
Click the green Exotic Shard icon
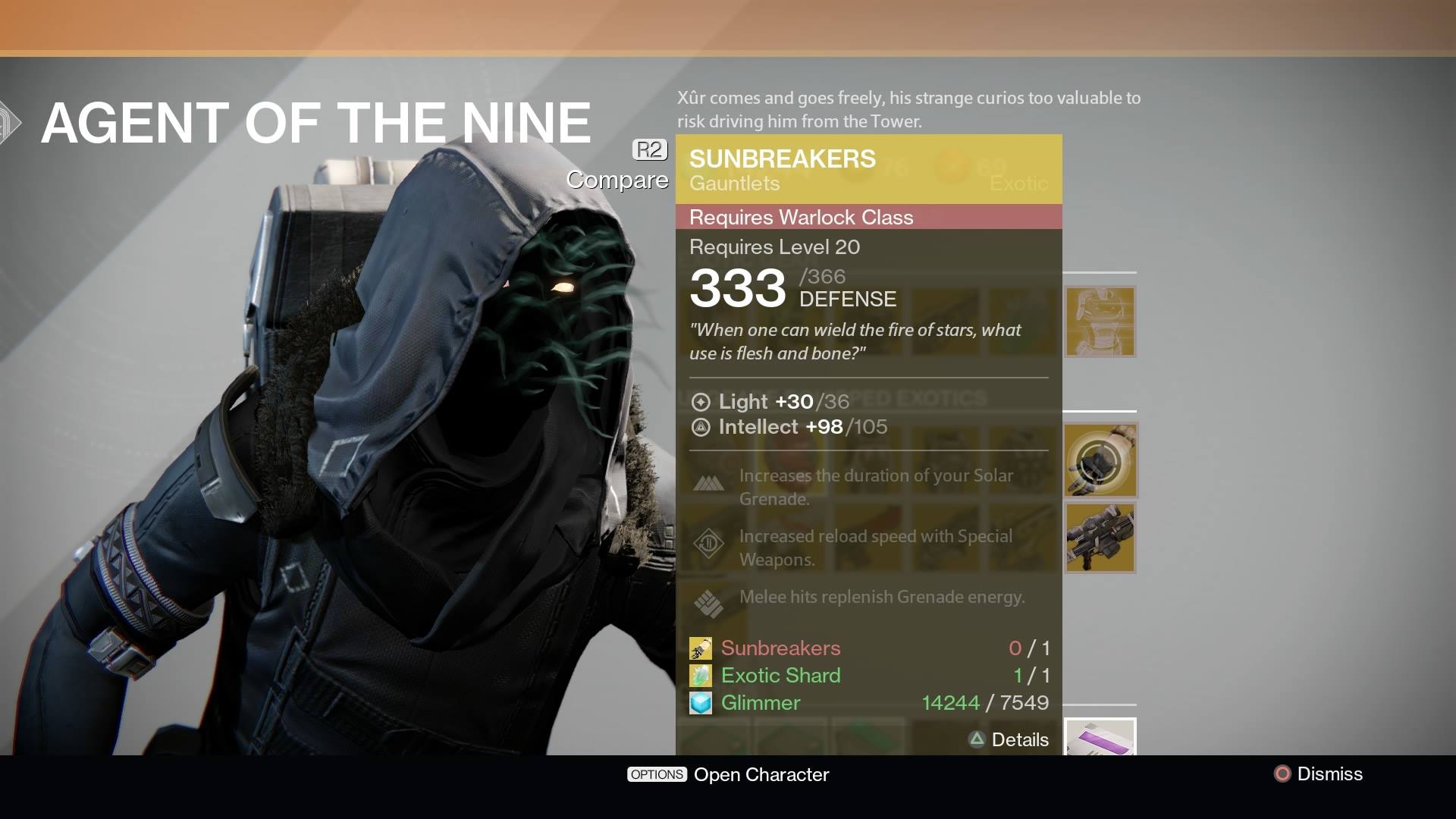pos(701,676)
